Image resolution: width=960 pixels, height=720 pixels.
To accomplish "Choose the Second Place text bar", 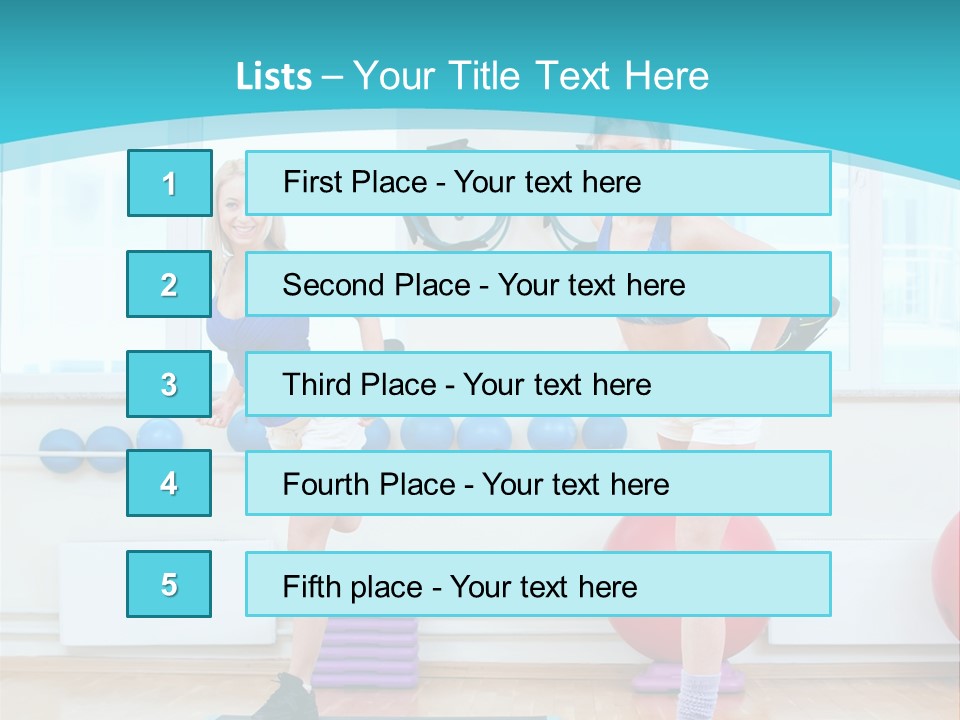I will coord(538,284).
